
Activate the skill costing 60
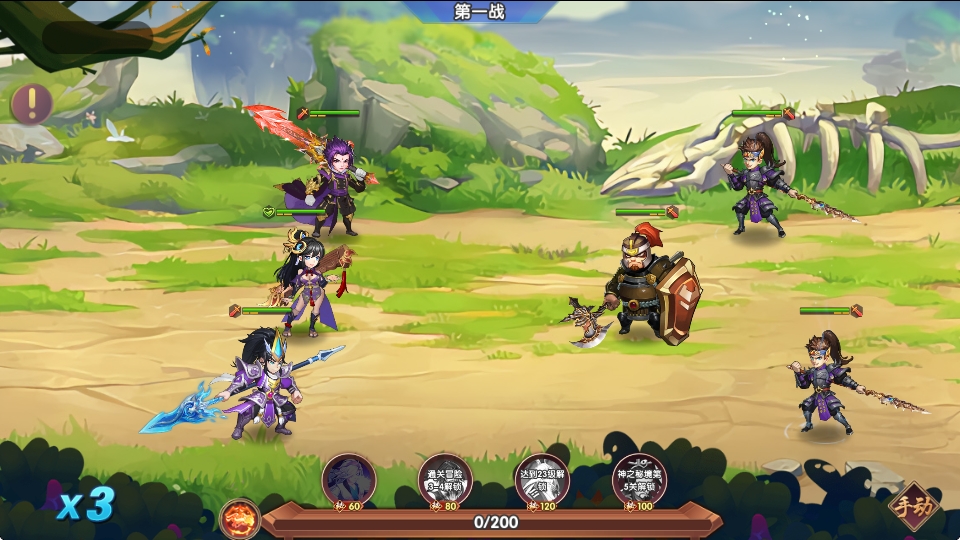[348, 481]
